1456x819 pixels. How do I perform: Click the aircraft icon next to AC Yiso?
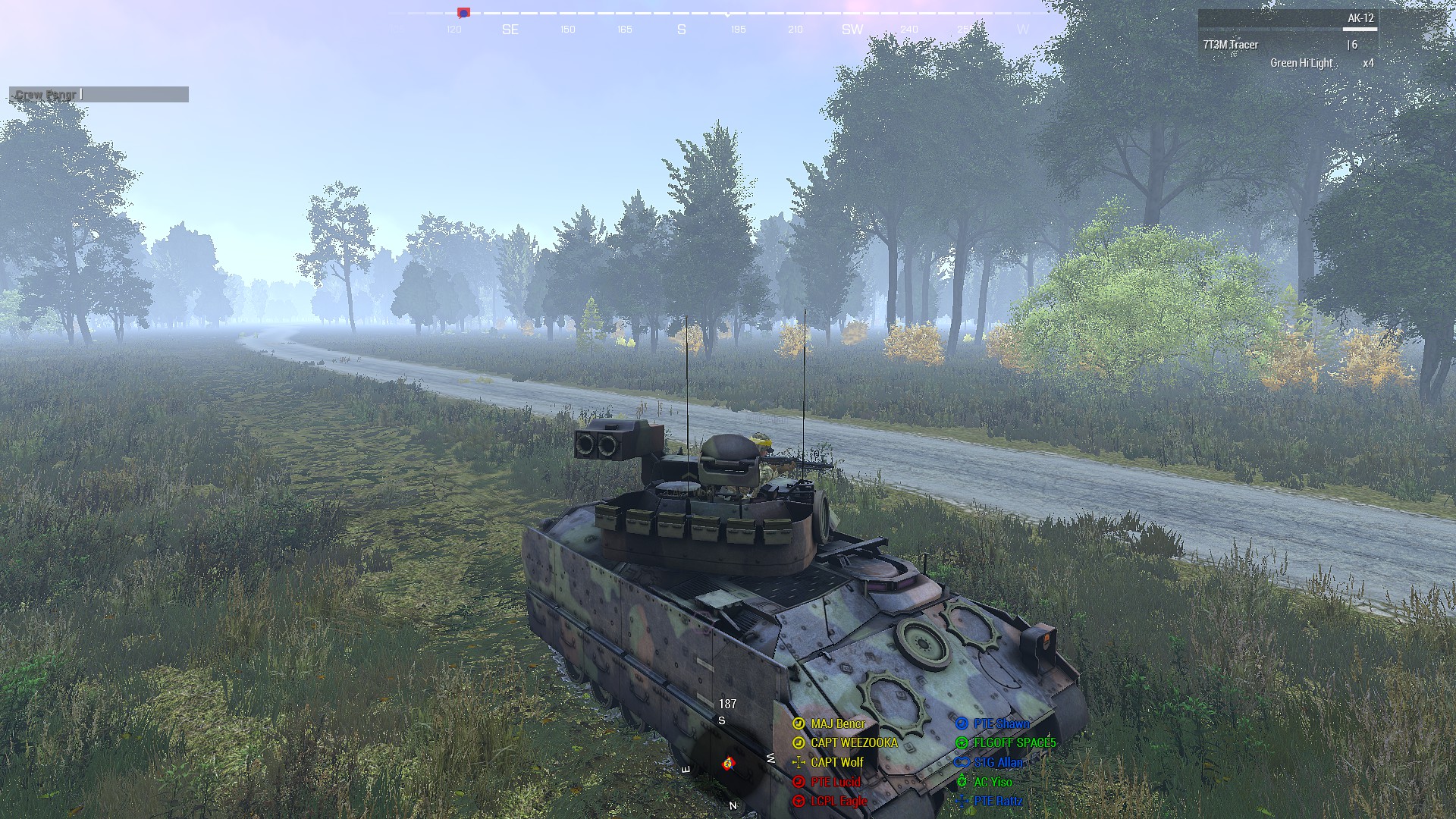click(x=962, y=782)
